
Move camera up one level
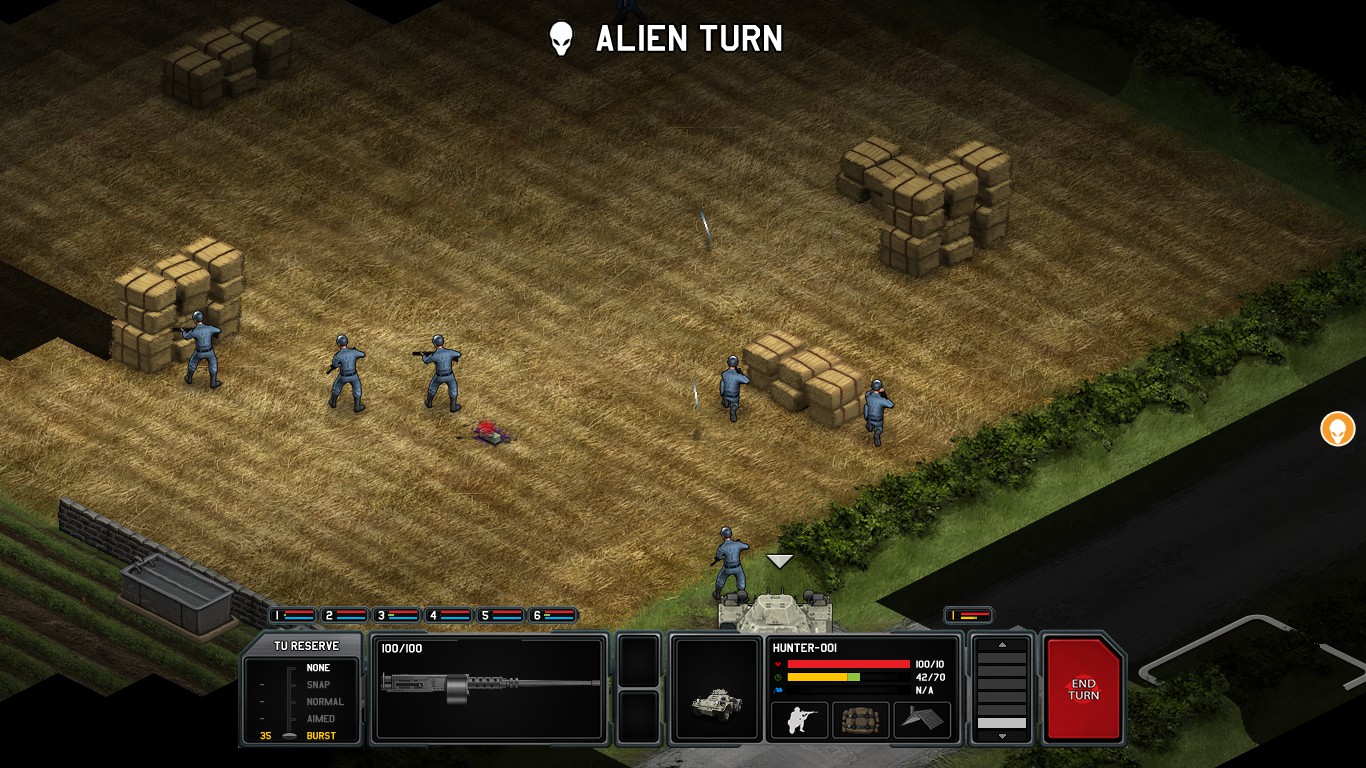click(1002, 645)
